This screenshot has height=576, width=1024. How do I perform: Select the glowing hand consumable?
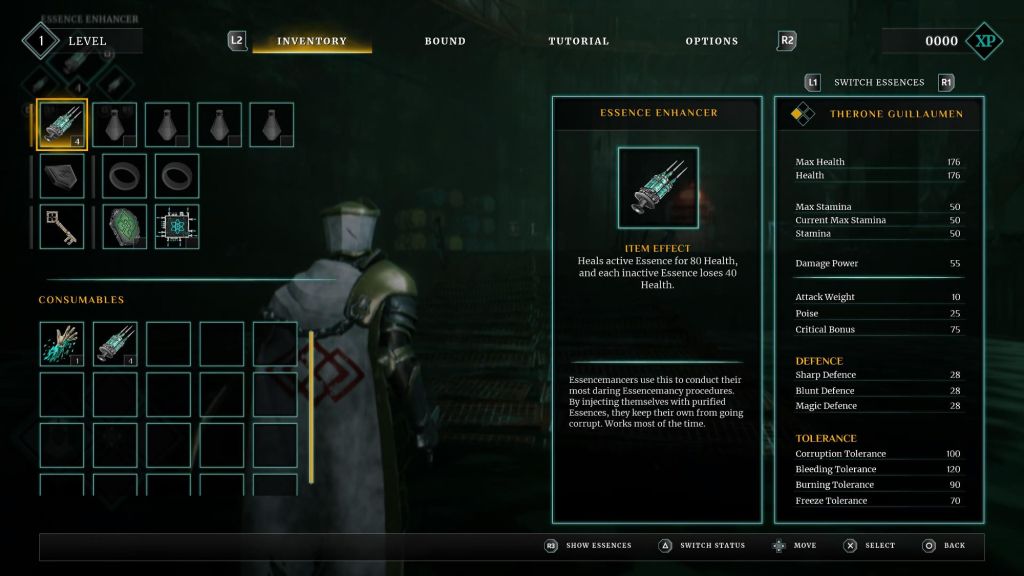coord(62,343)
